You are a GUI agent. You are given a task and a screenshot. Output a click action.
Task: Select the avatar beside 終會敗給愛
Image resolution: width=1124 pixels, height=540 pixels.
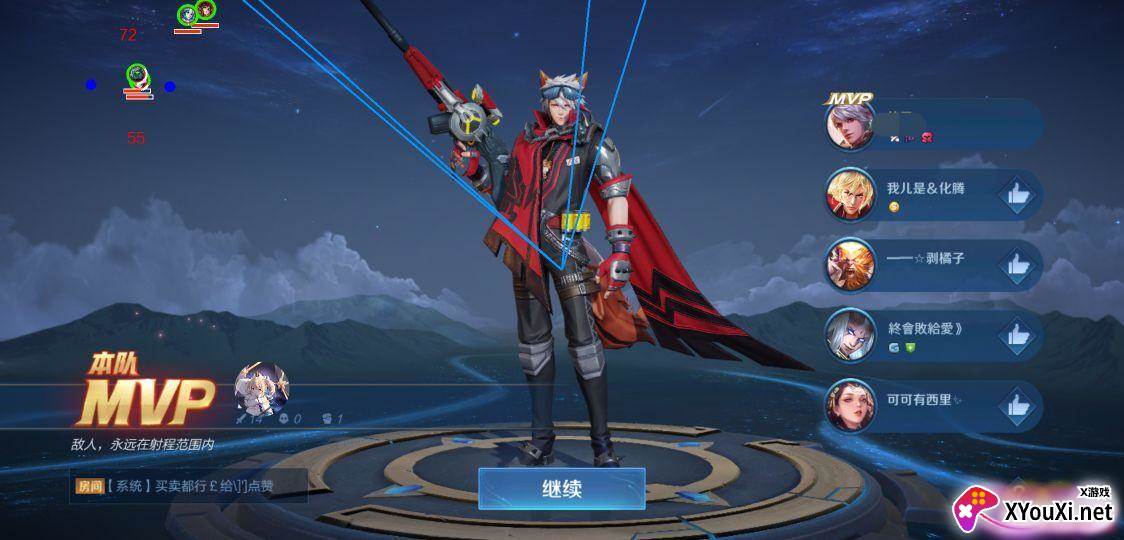tap(850, 335)
